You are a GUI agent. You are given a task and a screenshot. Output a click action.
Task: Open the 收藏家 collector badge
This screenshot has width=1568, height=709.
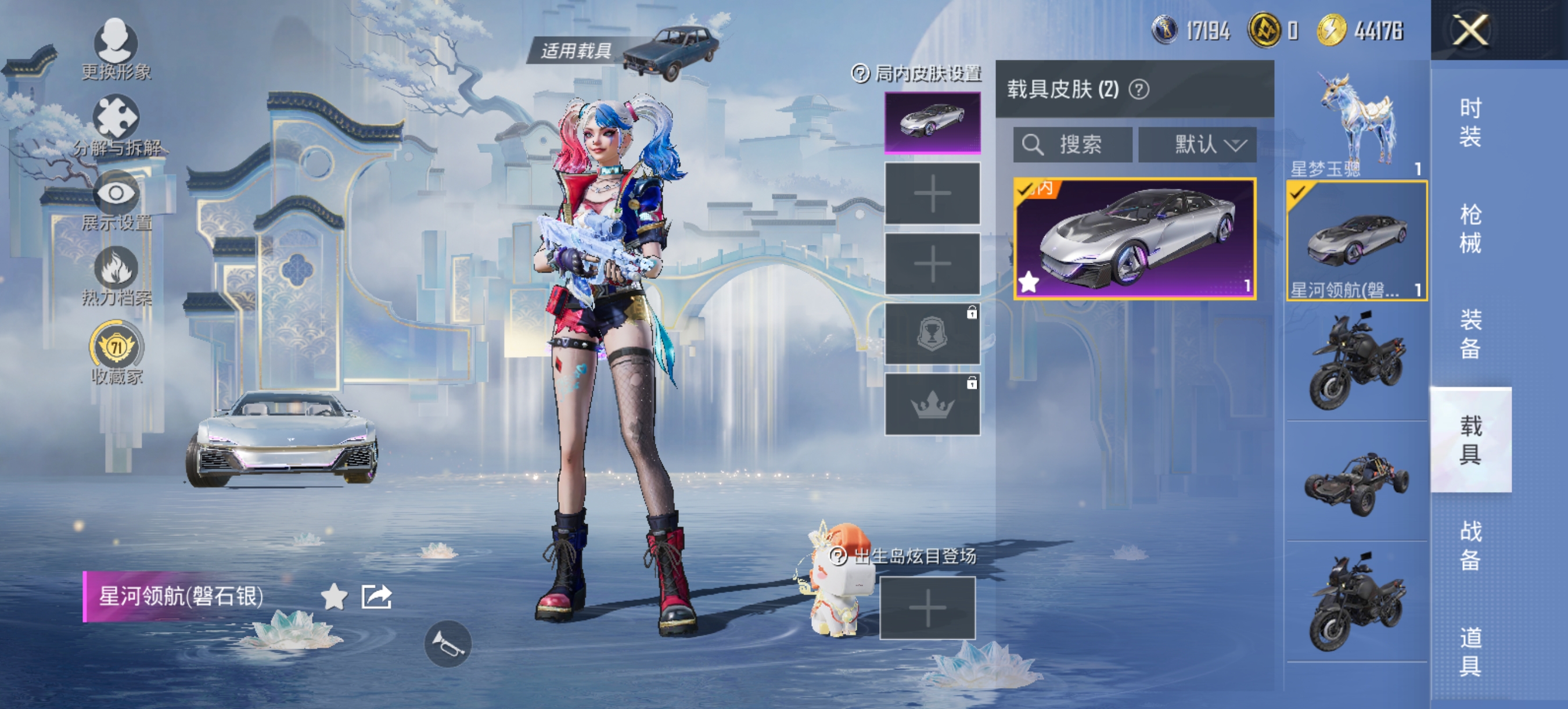(x=116, y=353)
